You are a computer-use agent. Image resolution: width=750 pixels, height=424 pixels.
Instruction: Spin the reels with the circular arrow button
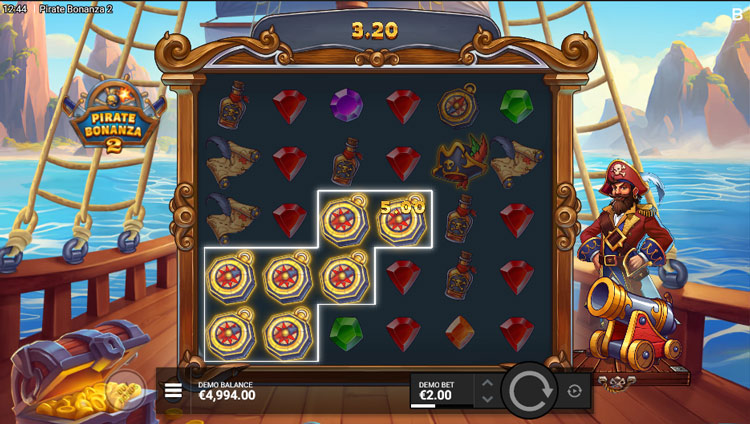[x=528, y=391]
